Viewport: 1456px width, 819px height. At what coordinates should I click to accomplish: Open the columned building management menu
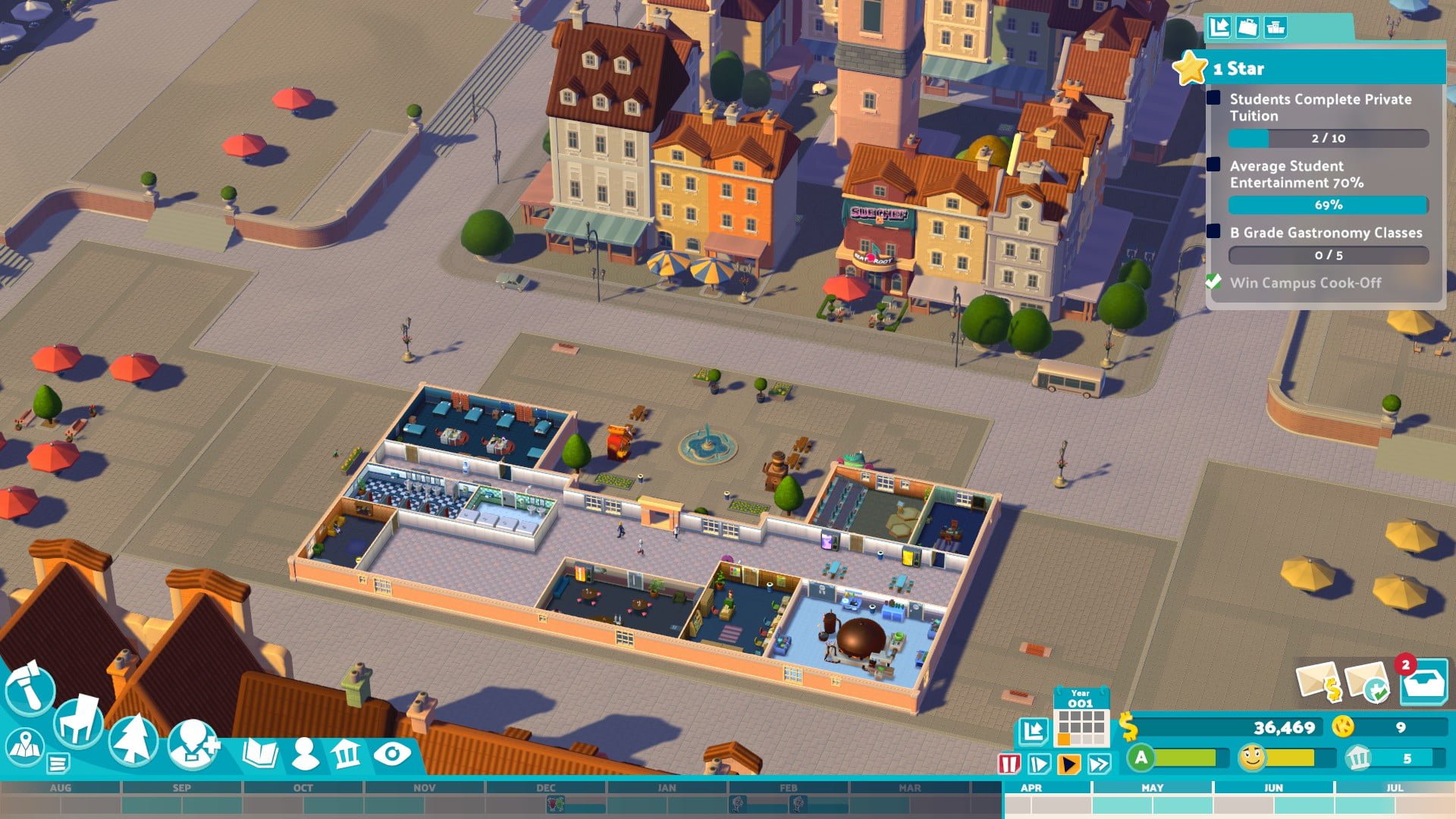coord(347,754)
